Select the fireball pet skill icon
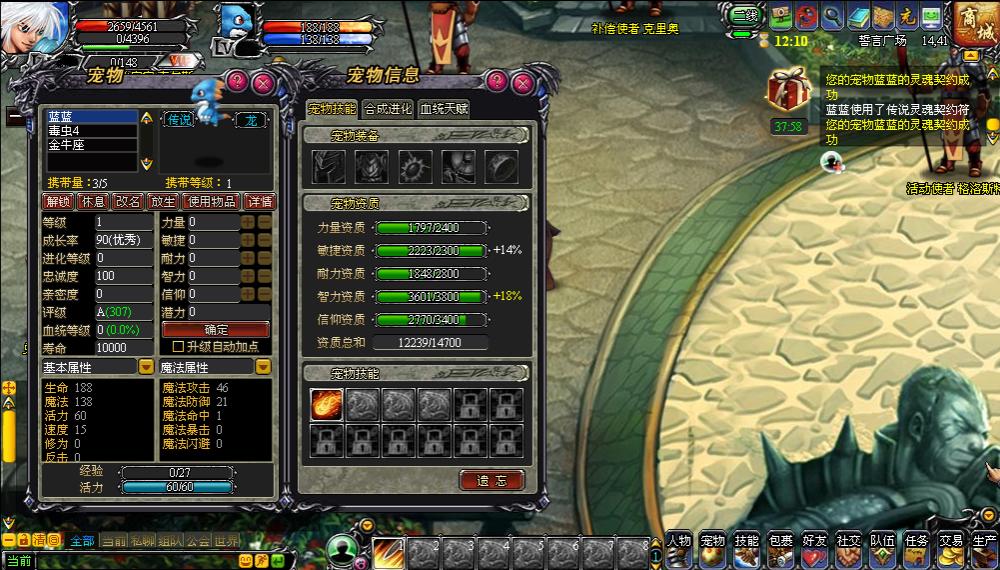This screenshot has width=1000, height=570. [326, 404]
